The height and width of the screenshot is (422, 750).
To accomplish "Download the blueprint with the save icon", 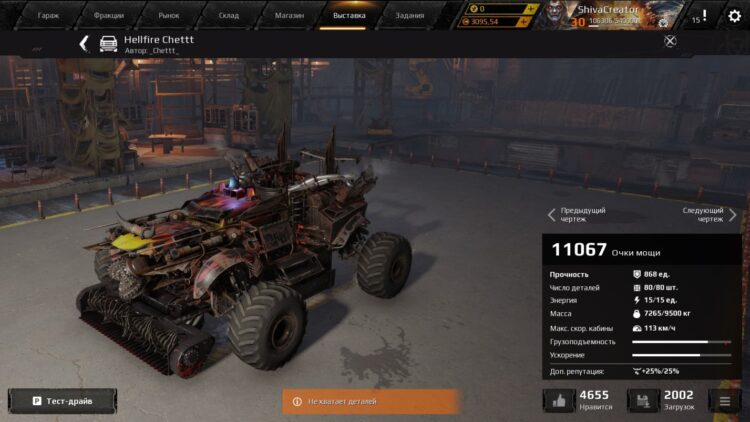I will pyautogui.click(x=643, y=400).
